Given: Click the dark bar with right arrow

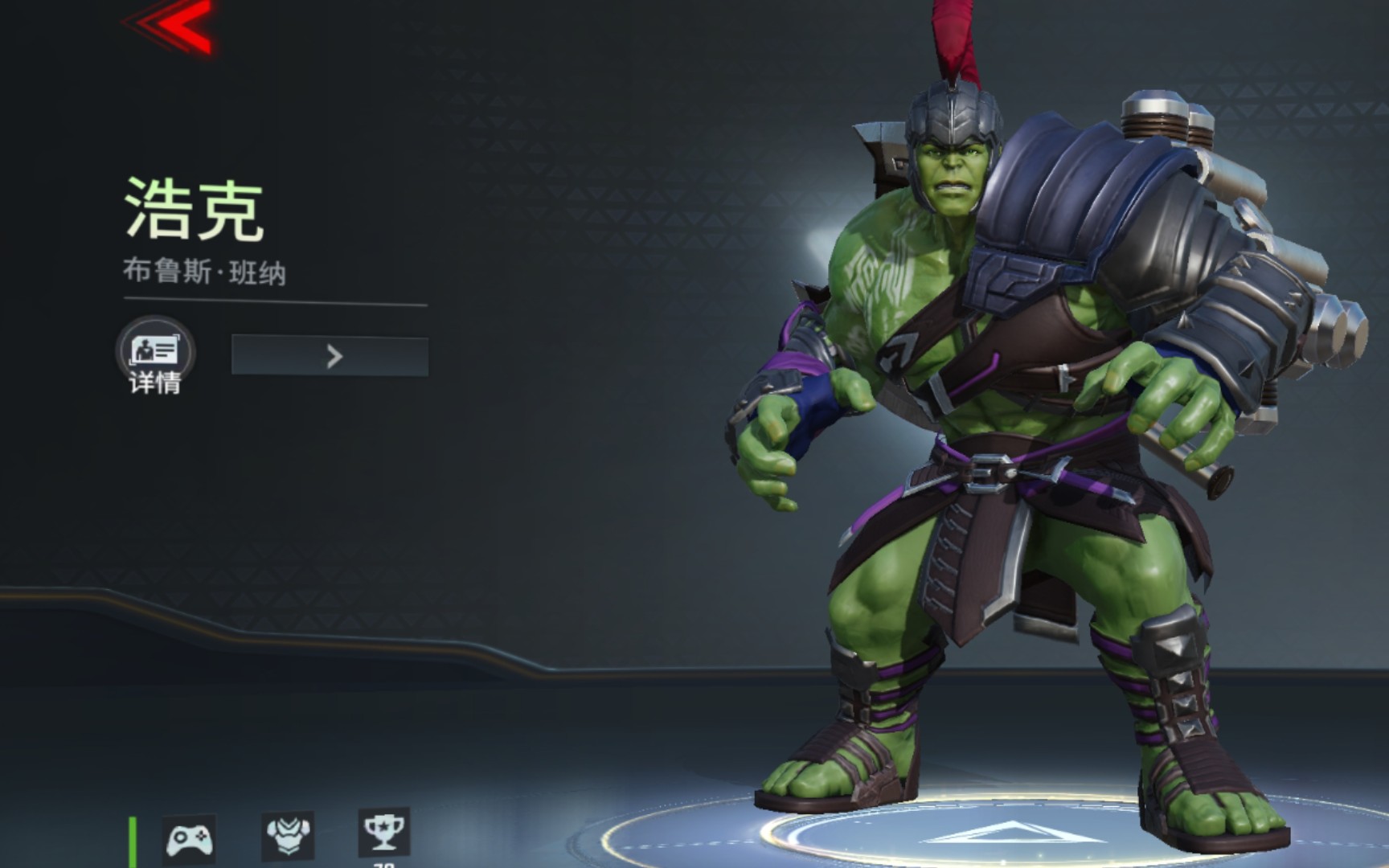Looking at the screenshot, I should click(x=330, y=356).
